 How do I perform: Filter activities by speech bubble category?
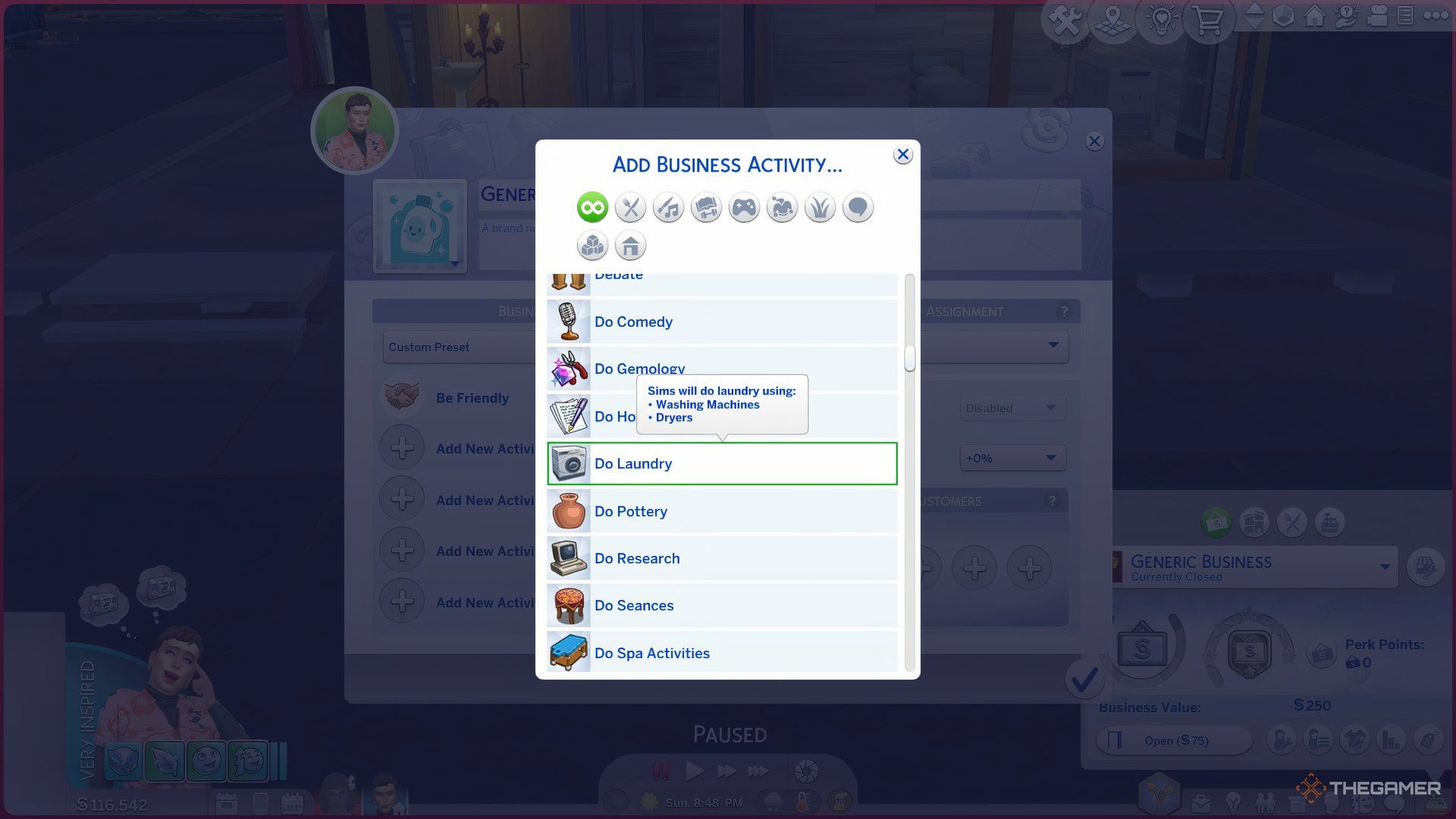click(858, 208)
